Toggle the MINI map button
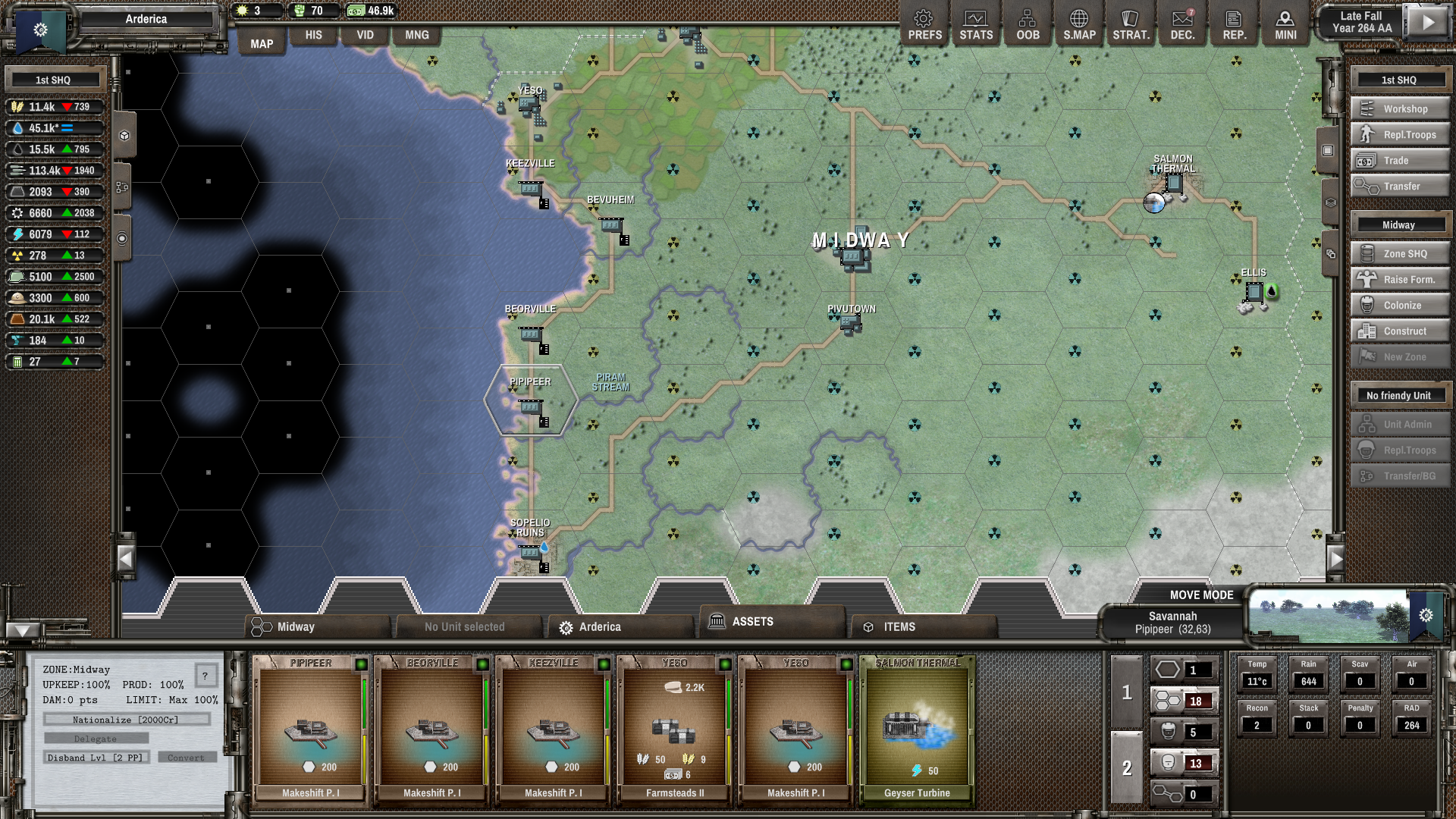This screenshot has height=819, width=1456. pos(1285,25)
